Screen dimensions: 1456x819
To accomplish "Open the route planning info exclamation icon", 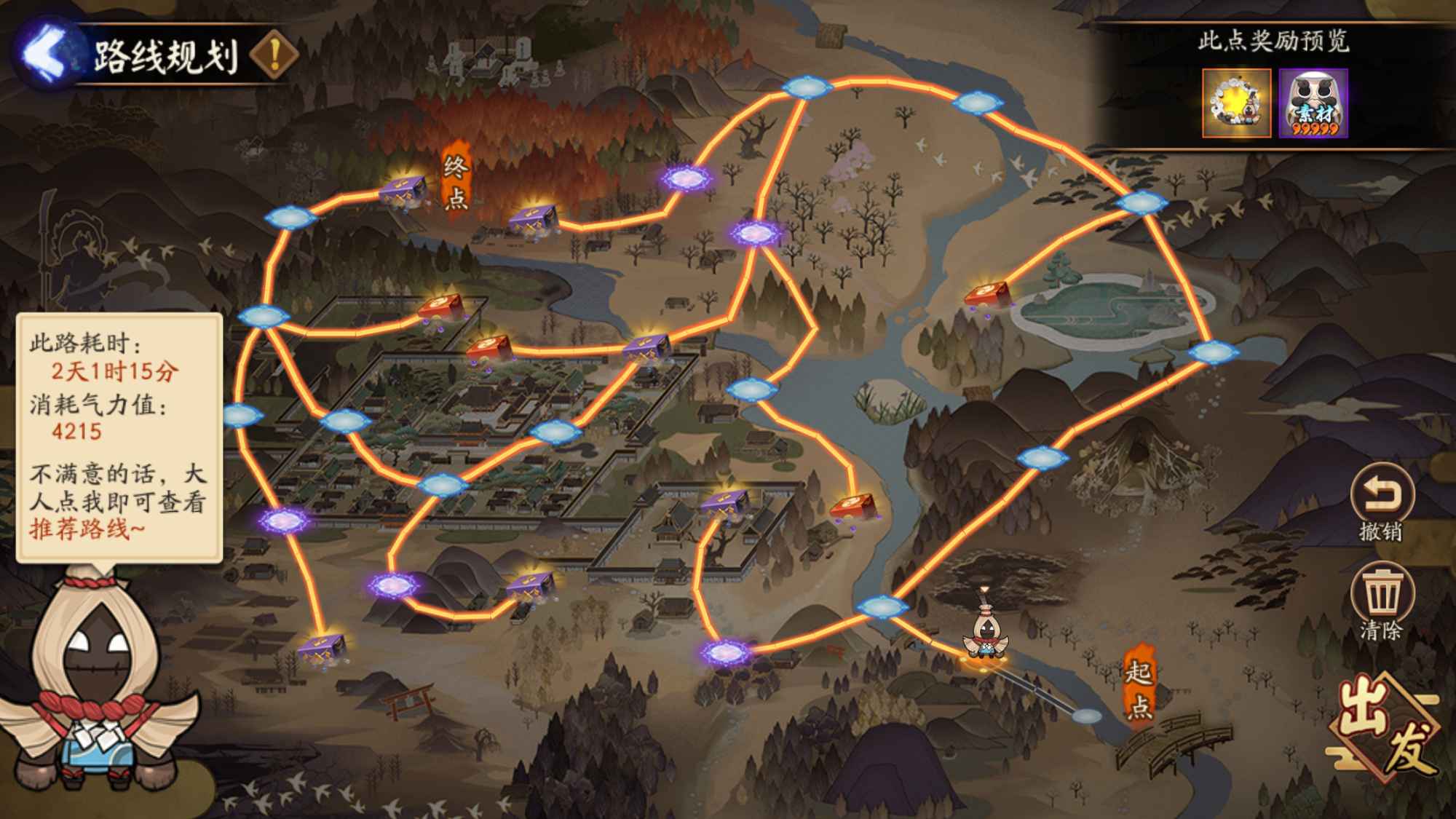I will point(274,55).
